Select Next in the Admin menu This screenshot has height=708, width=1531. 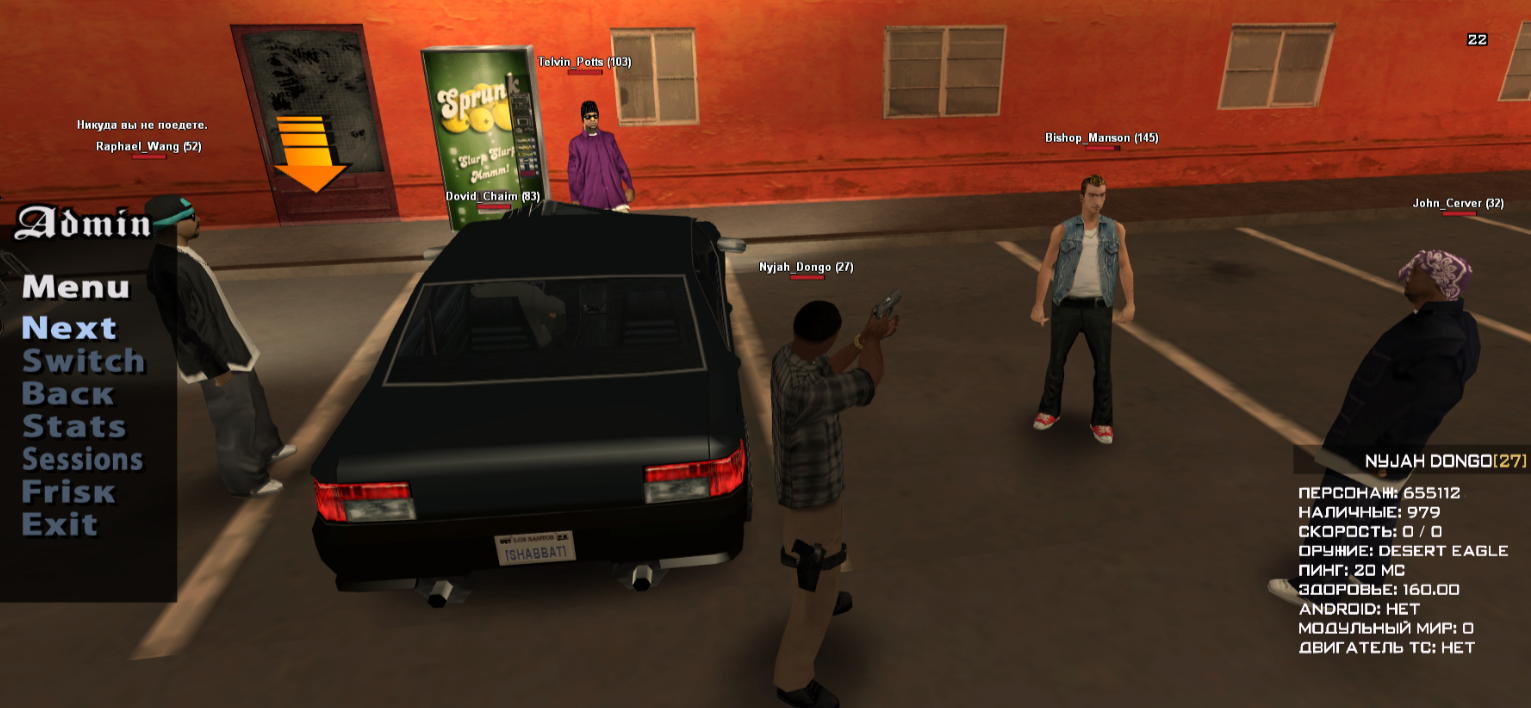69,328
